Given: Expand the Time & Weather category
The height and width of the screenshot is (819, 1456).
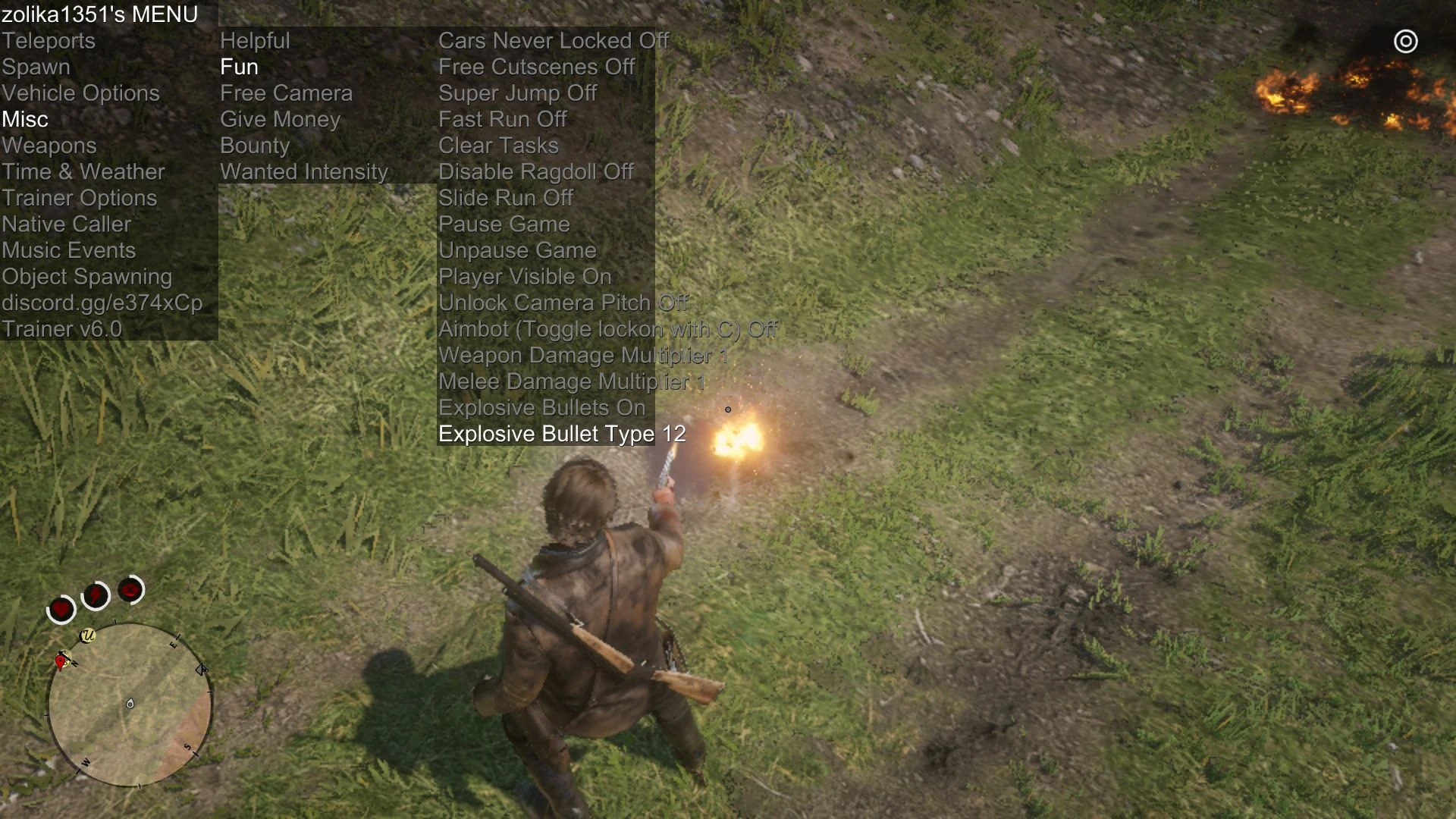Looking at the screenshot, I should coord(83,171).
